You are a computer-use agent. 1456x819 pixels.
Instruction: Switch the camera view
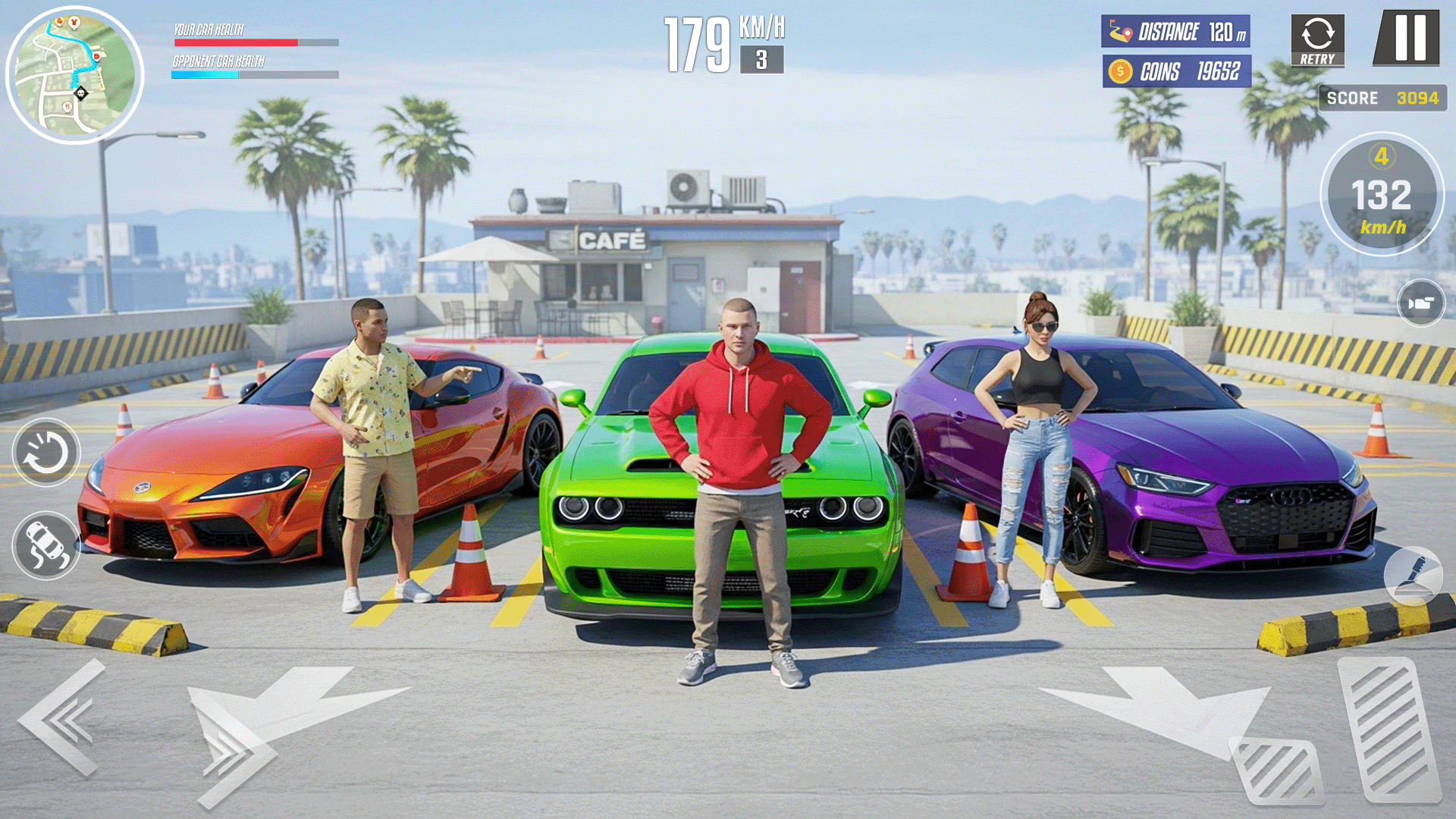[x=1420, y=303]
